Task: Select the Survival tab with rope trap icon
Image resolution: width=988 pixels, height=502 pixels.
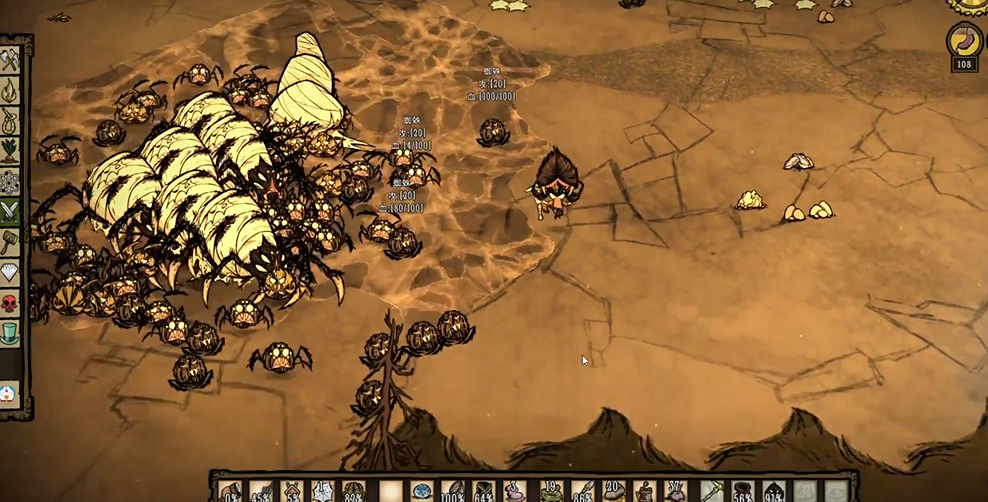Action: pyautogui.click(x=10, y=121)
